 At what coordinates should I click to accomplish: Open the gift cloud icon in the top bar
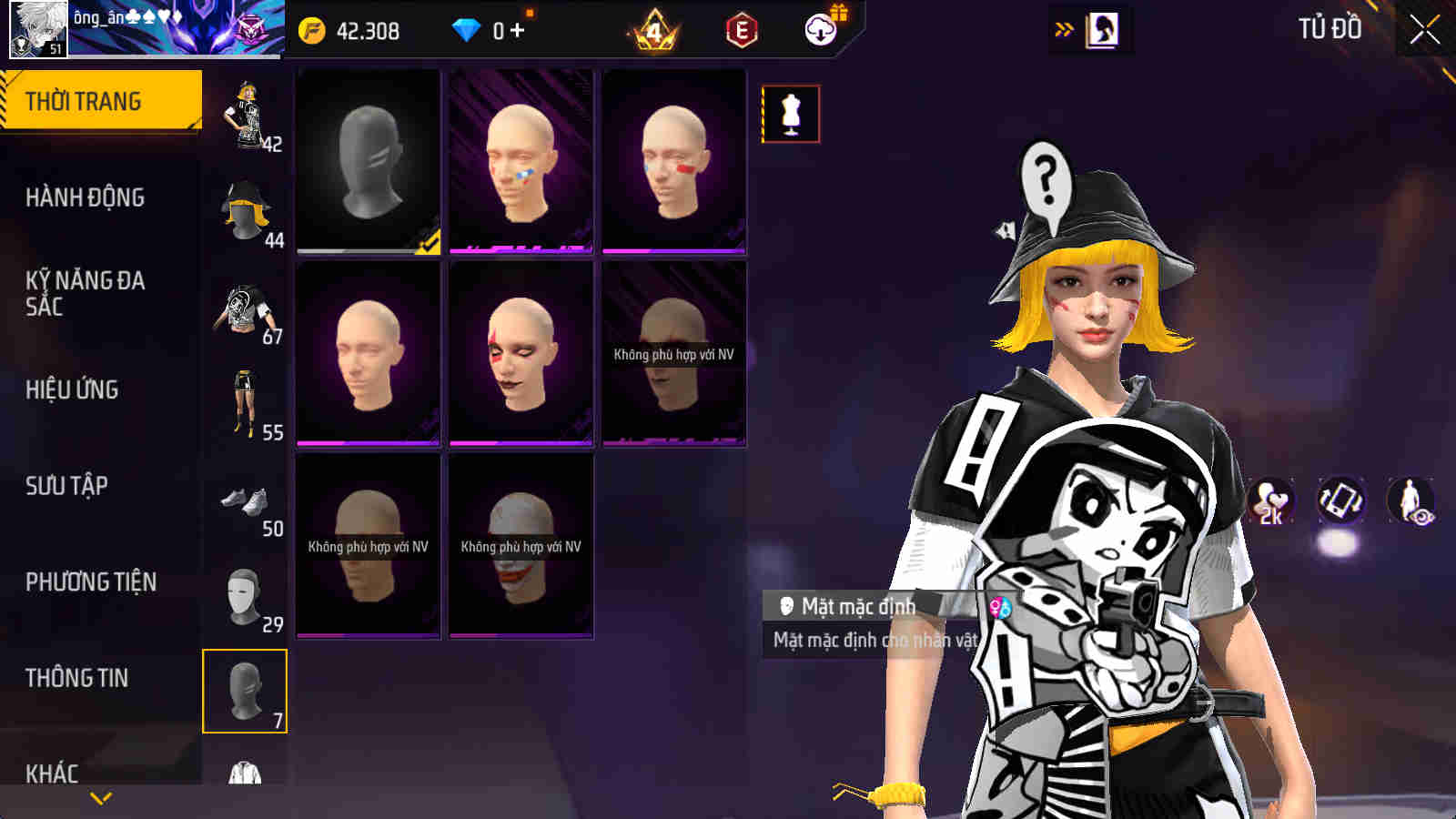pyautogui.click(x=818, y=28)
